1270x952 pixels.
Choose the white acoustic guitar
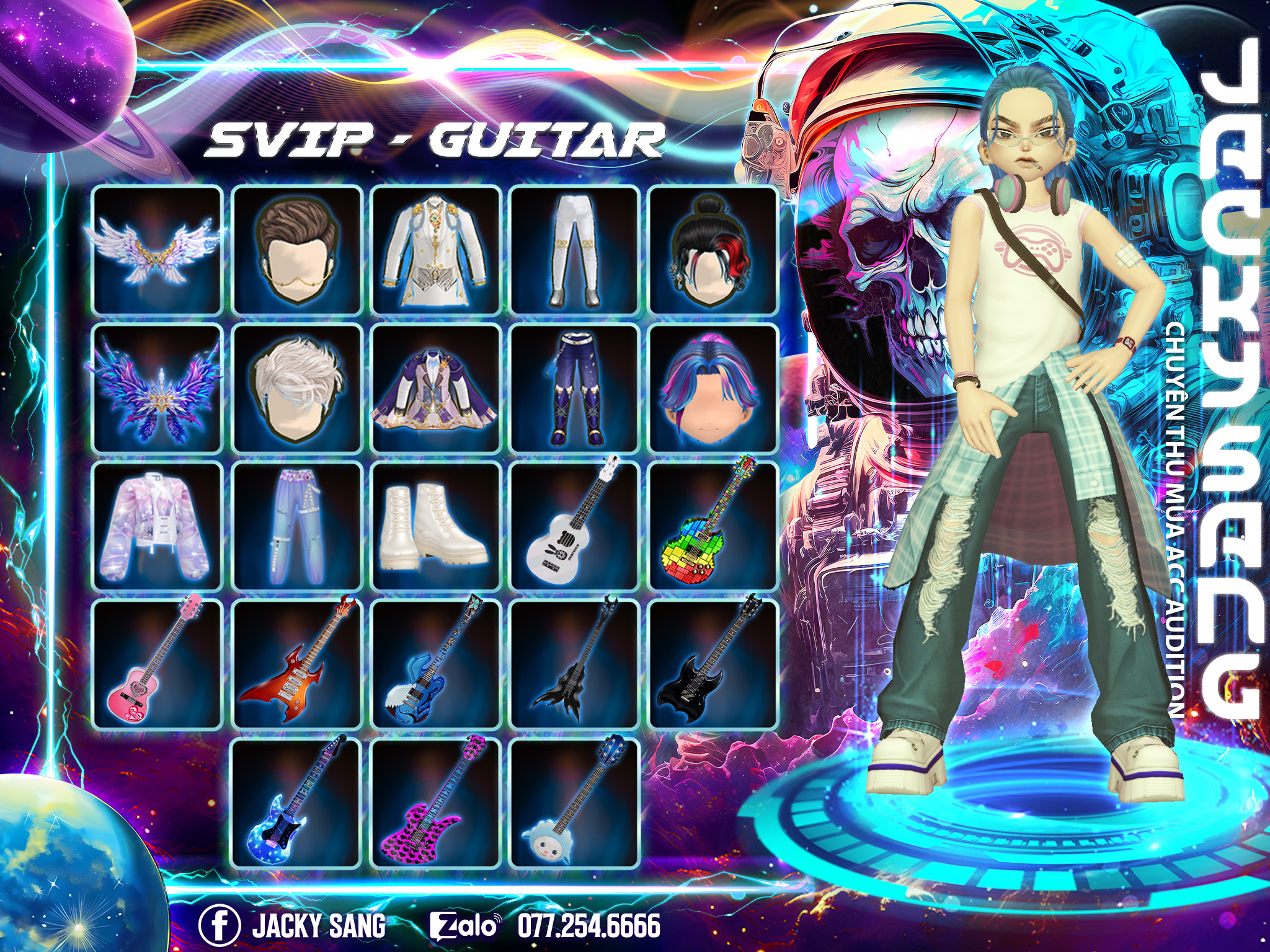574,527
